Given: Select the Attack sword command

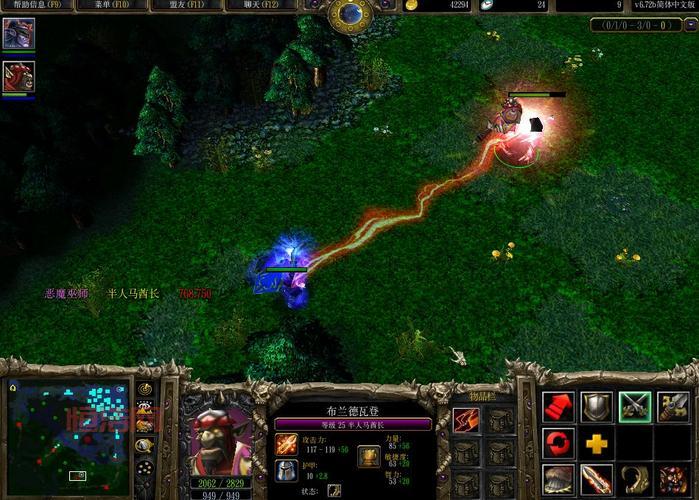Looking at the screenshot, I should coord(673,406).
